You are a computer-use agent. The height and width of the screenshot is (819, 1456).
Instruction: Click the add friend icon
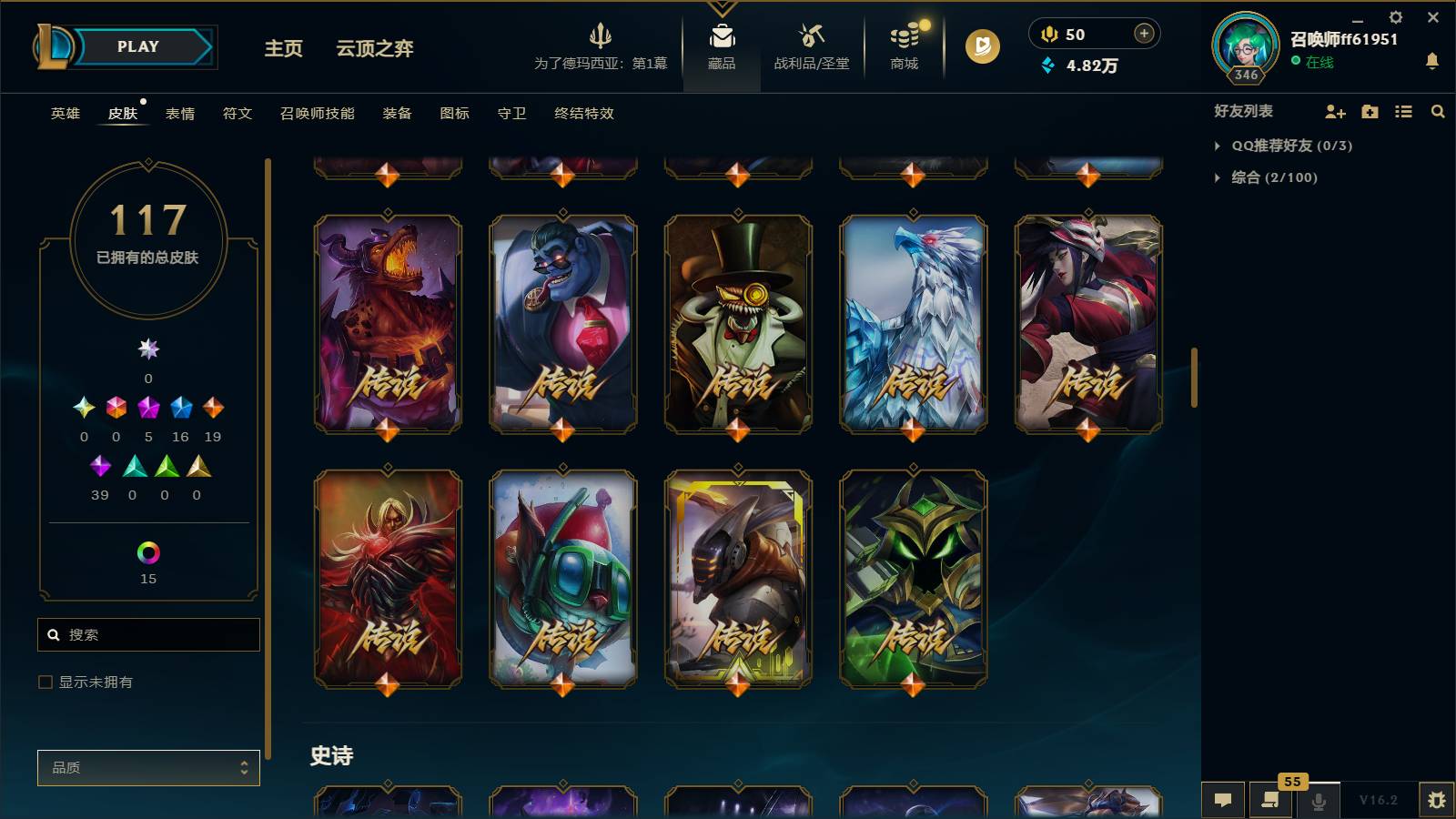pos(1334,112)
